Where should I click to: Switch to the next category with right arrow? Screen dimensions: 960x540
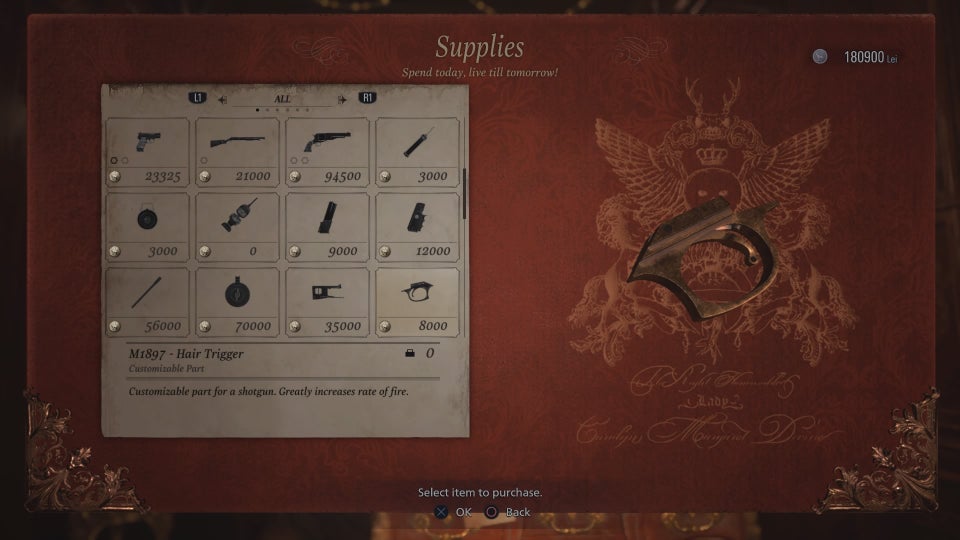343,99
